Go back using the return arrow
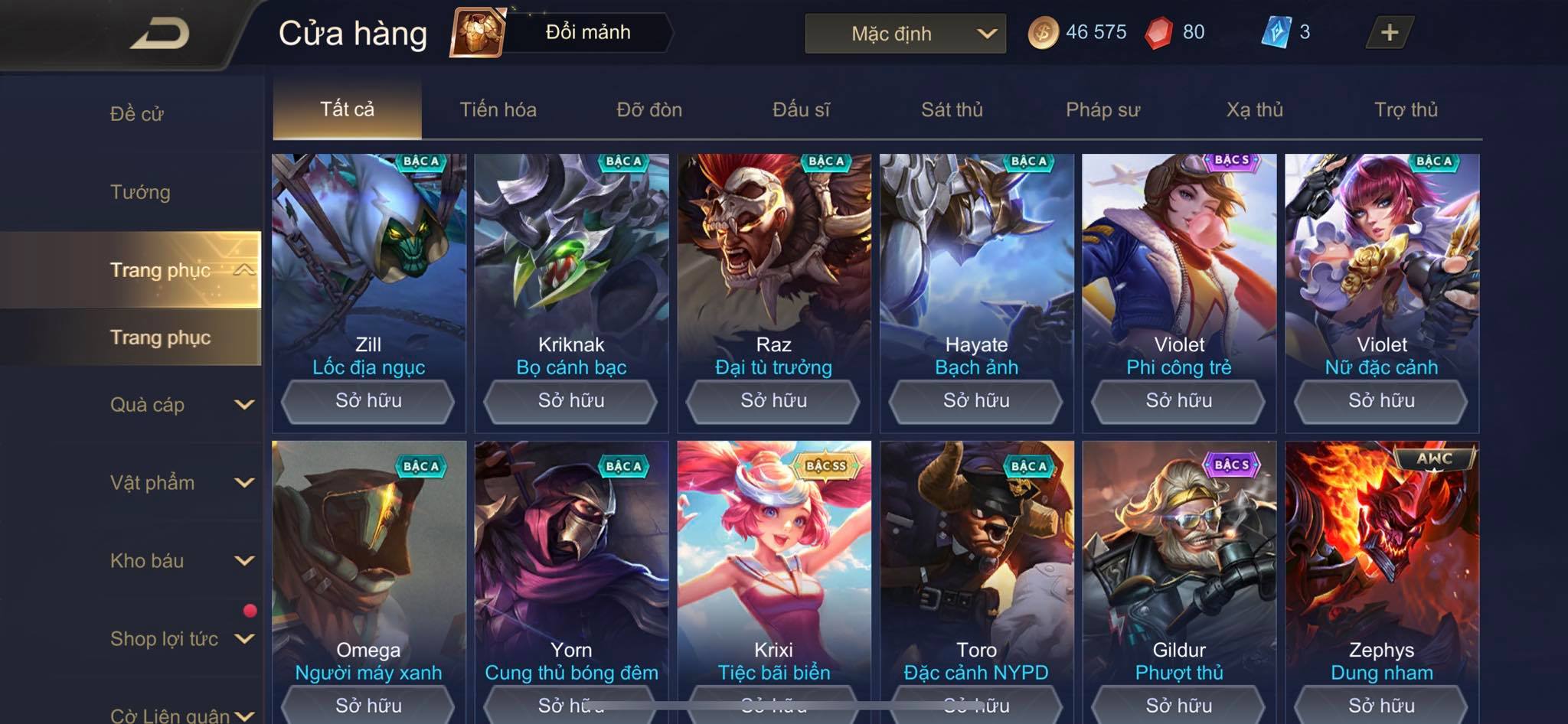Image resolution: width=1568 pixels, height=724 pixels. (159, 34)
